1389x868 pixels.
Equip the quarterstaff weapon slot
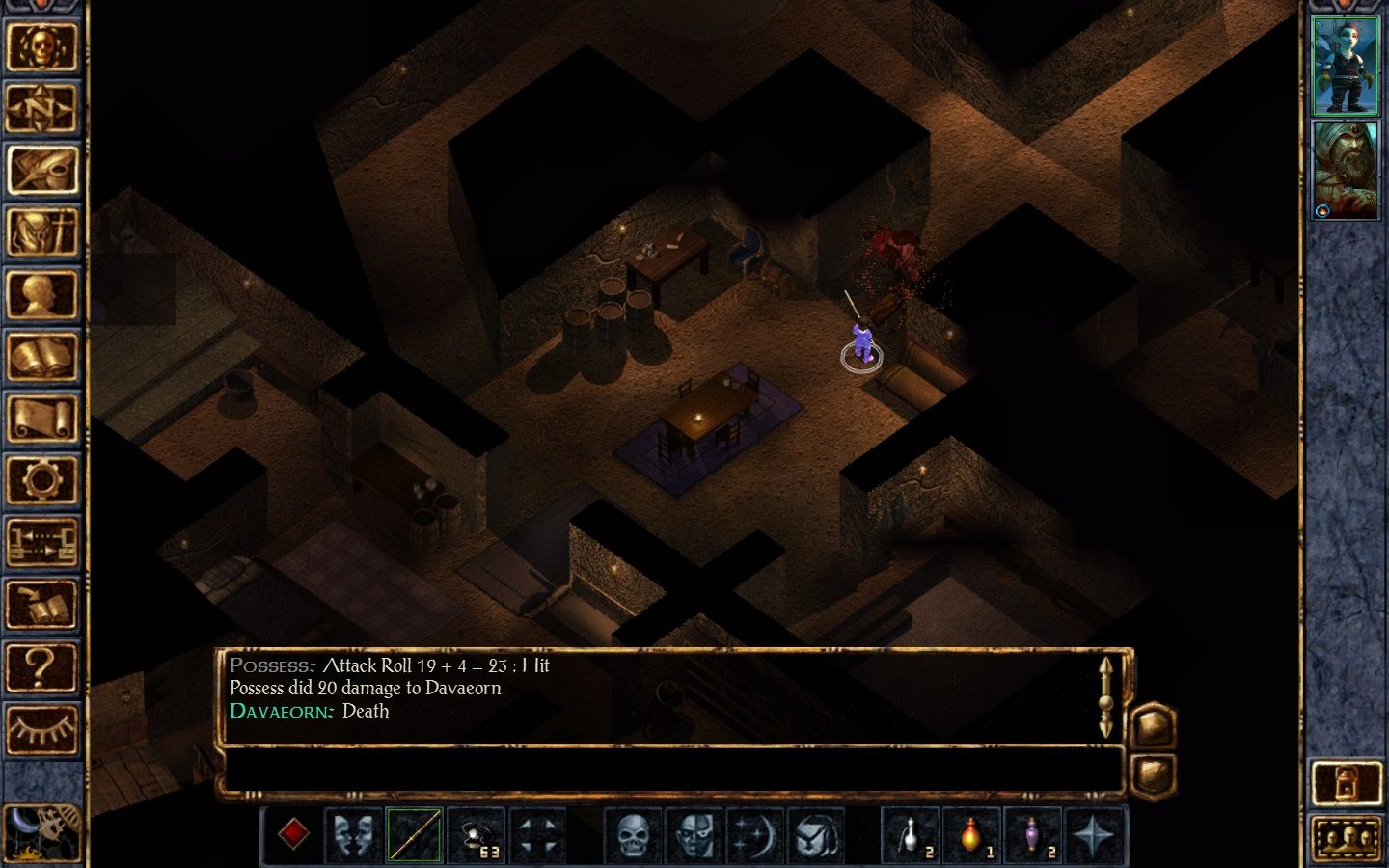pos(415,834)
